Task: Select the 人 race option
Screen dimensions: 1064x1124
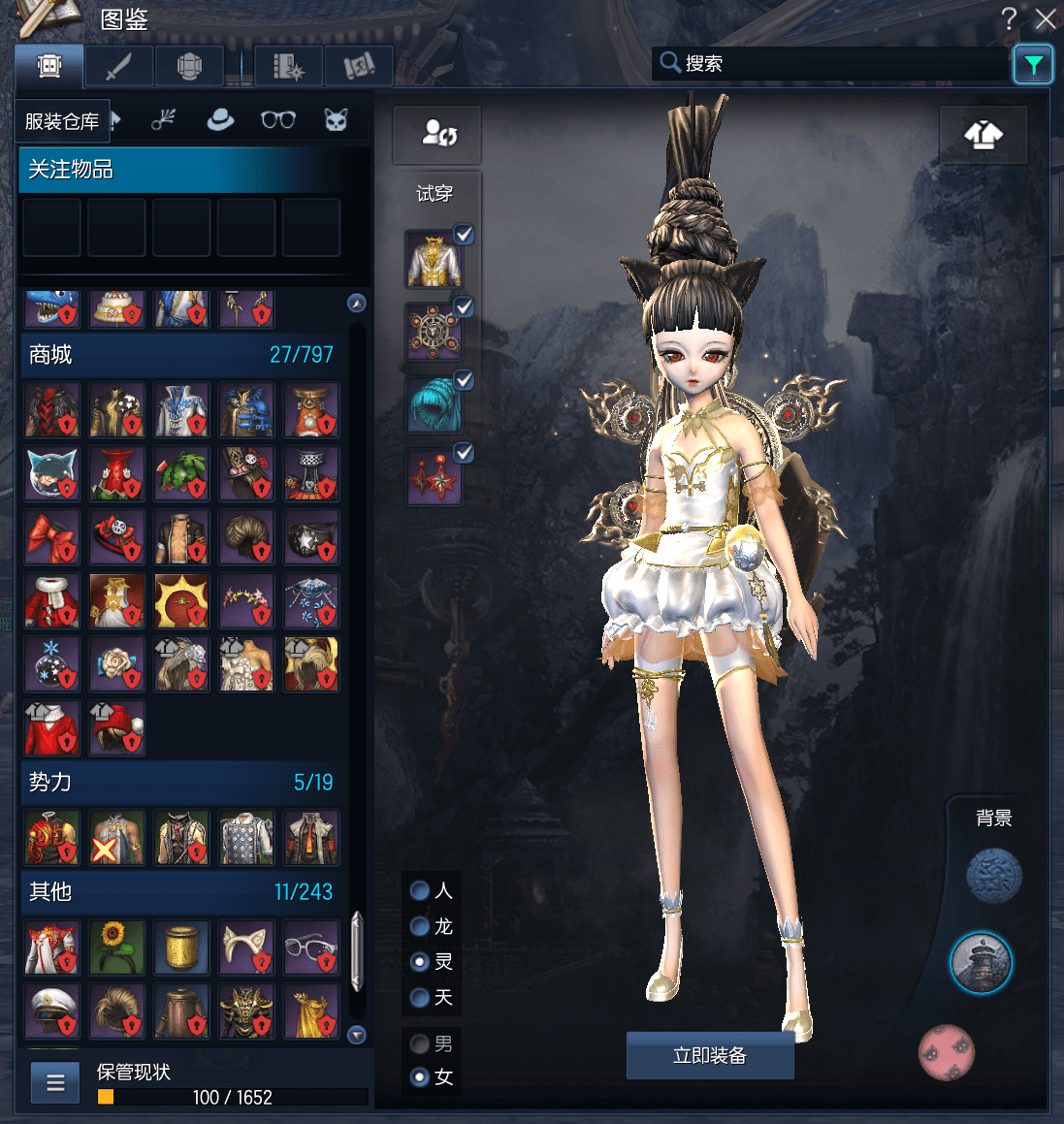Action: click(420, 890)
